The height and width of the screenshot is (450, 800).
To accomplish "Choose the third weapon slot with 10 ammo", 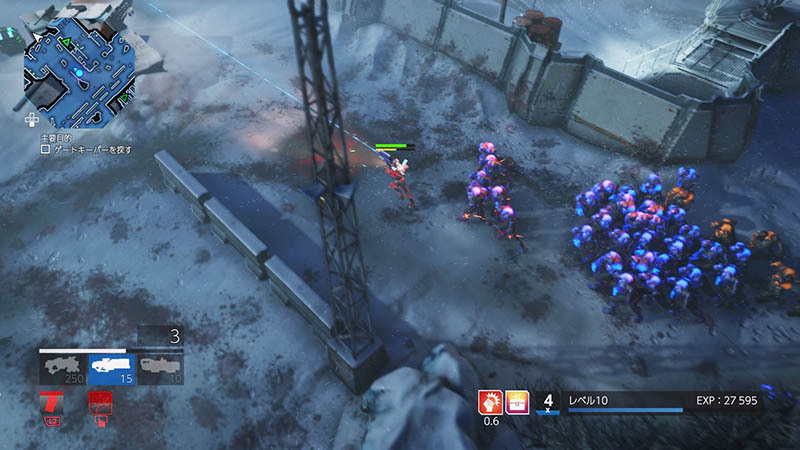I will tap(159, 368).
